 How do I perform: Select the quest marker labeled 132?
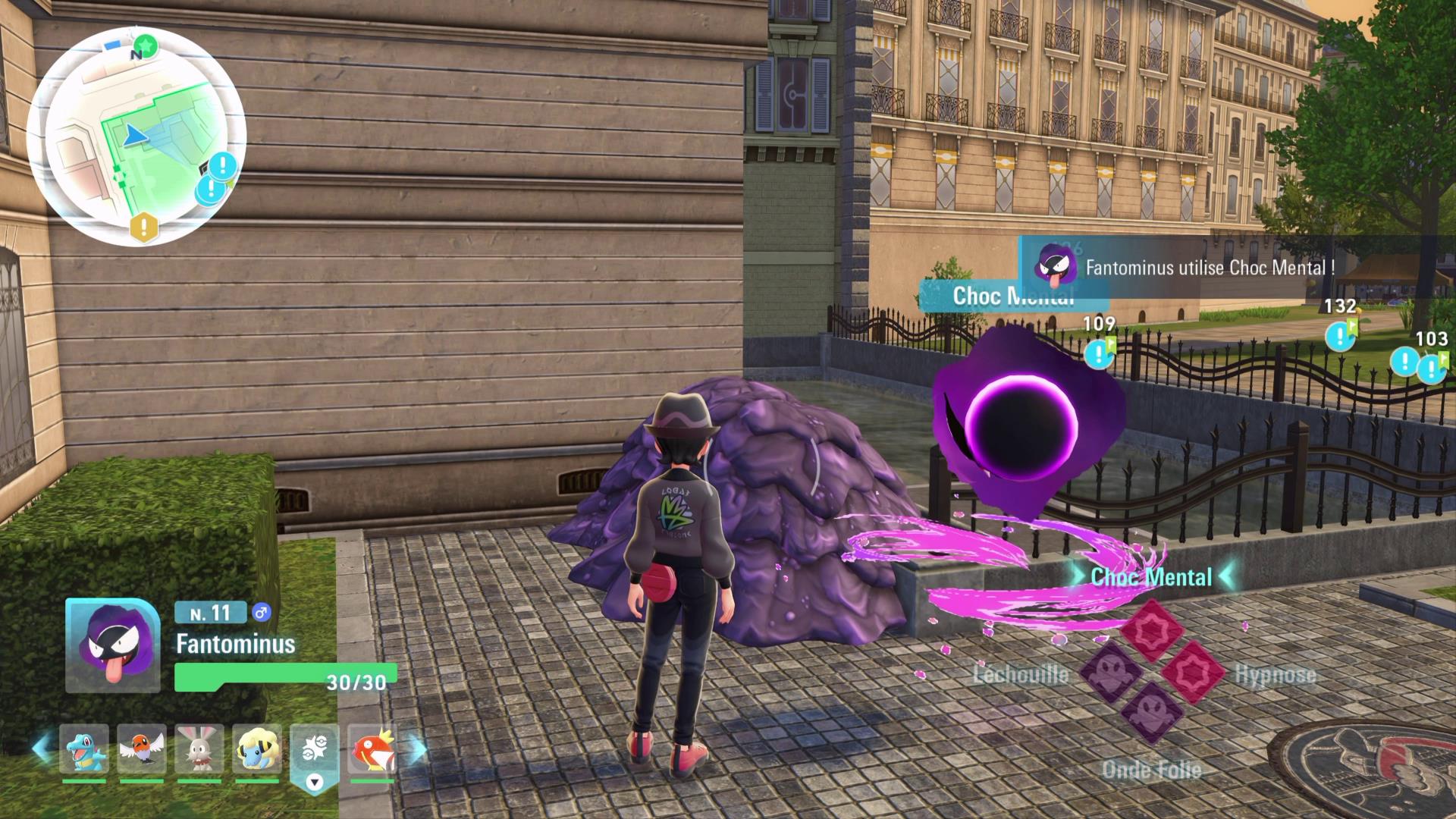tap(1339, 335)
